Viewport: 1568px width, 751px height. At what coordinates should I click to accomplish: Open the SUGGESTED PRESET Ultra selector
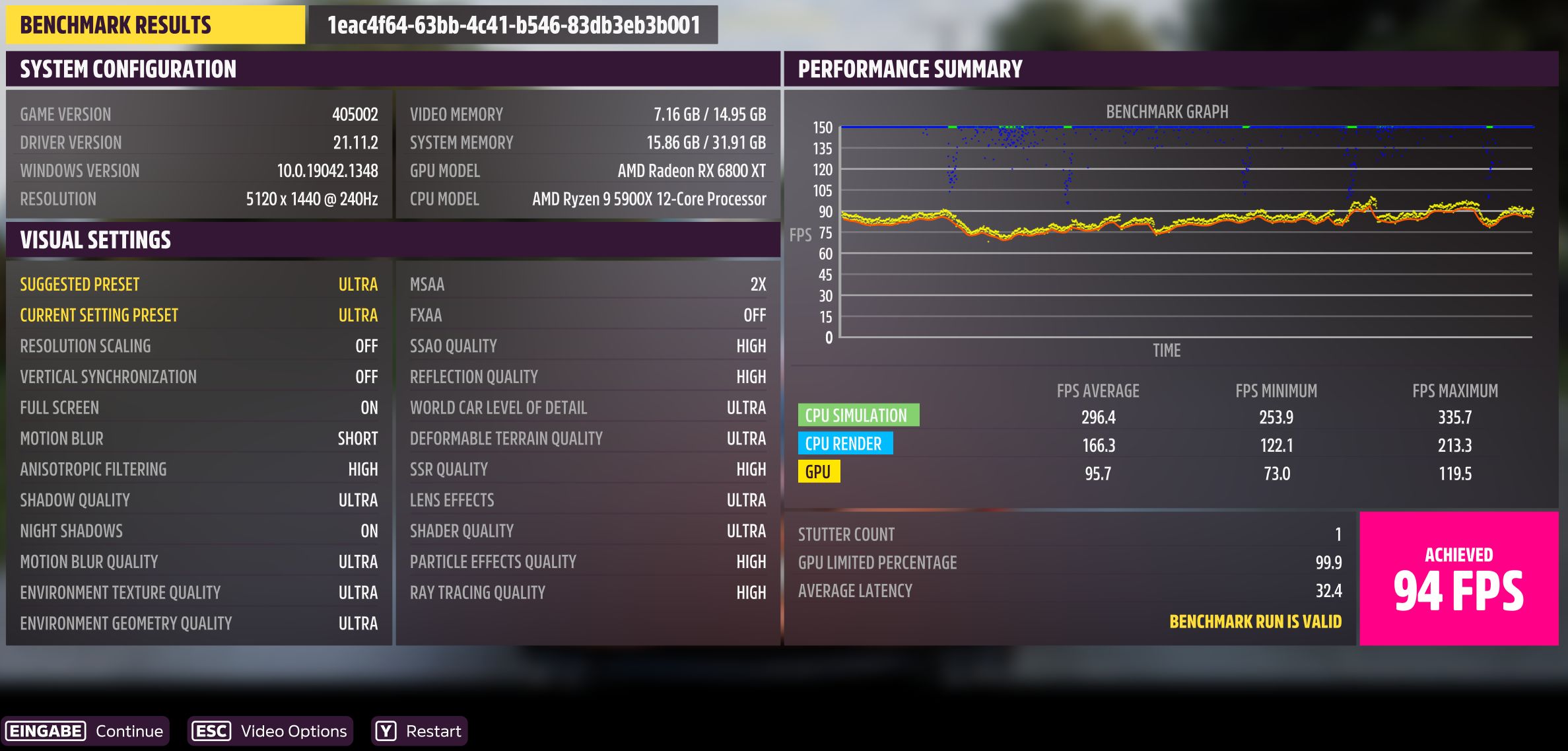coord(198,284)
